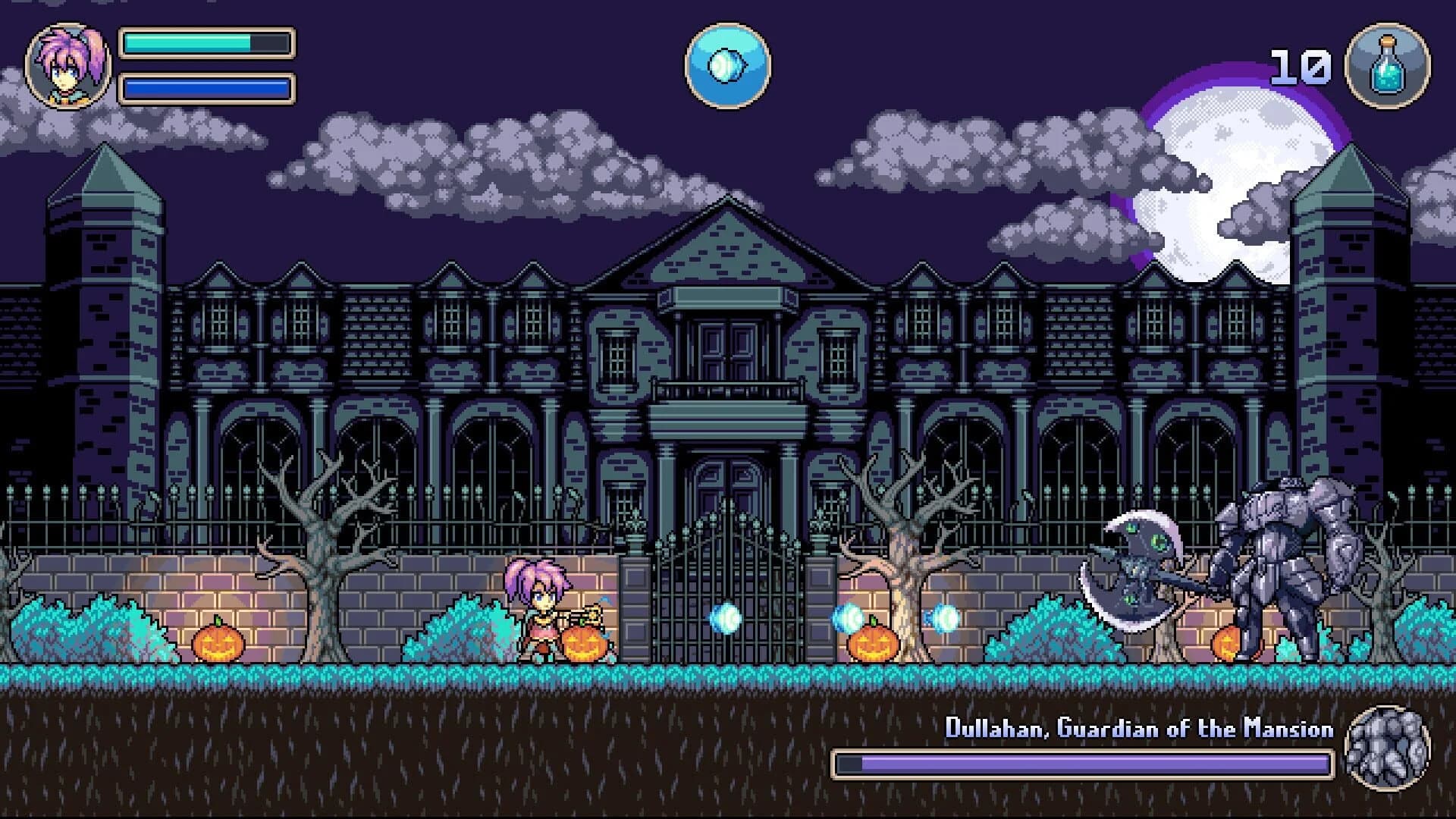Click a blue projectile orb near the gate
1456x819 pixels.
724,620
